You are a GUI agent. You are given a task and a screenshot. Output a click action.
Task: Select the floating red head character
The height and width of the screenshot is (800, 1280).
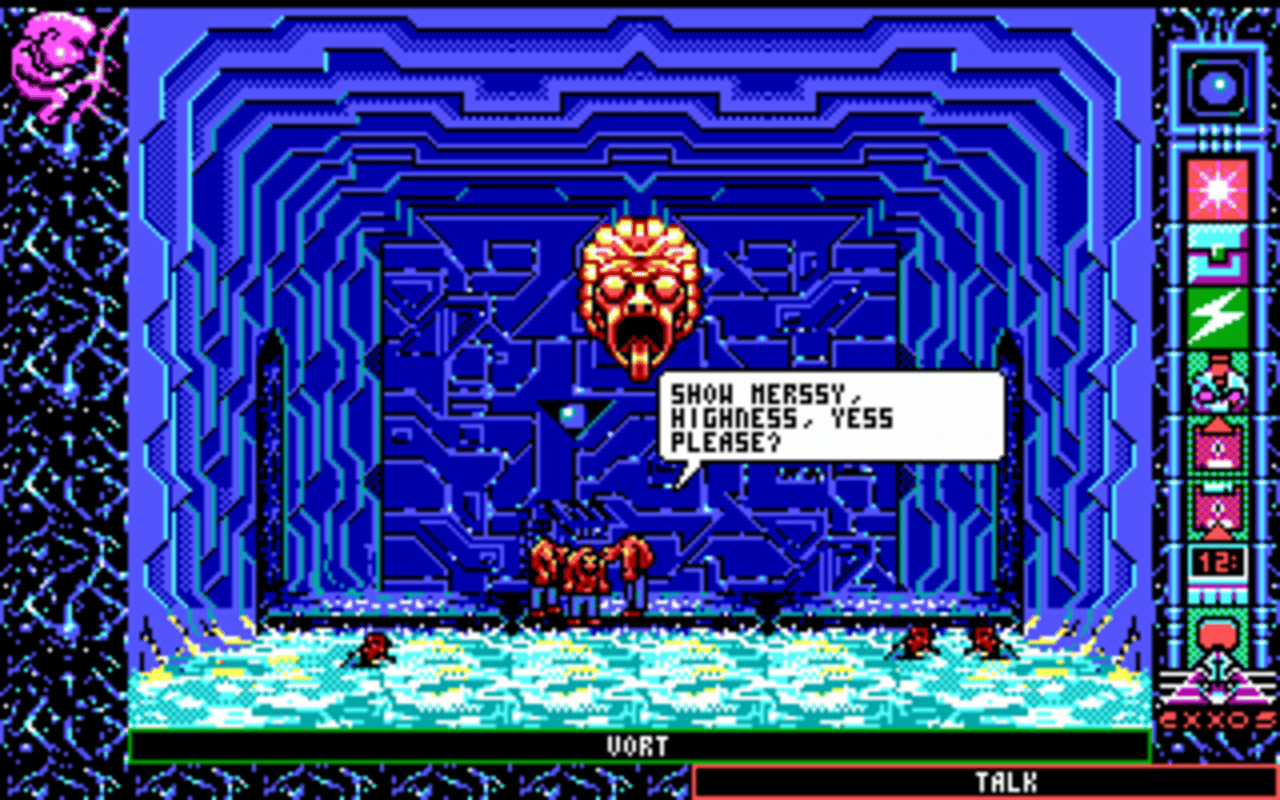pyautogui.click(x=640, y=290)
